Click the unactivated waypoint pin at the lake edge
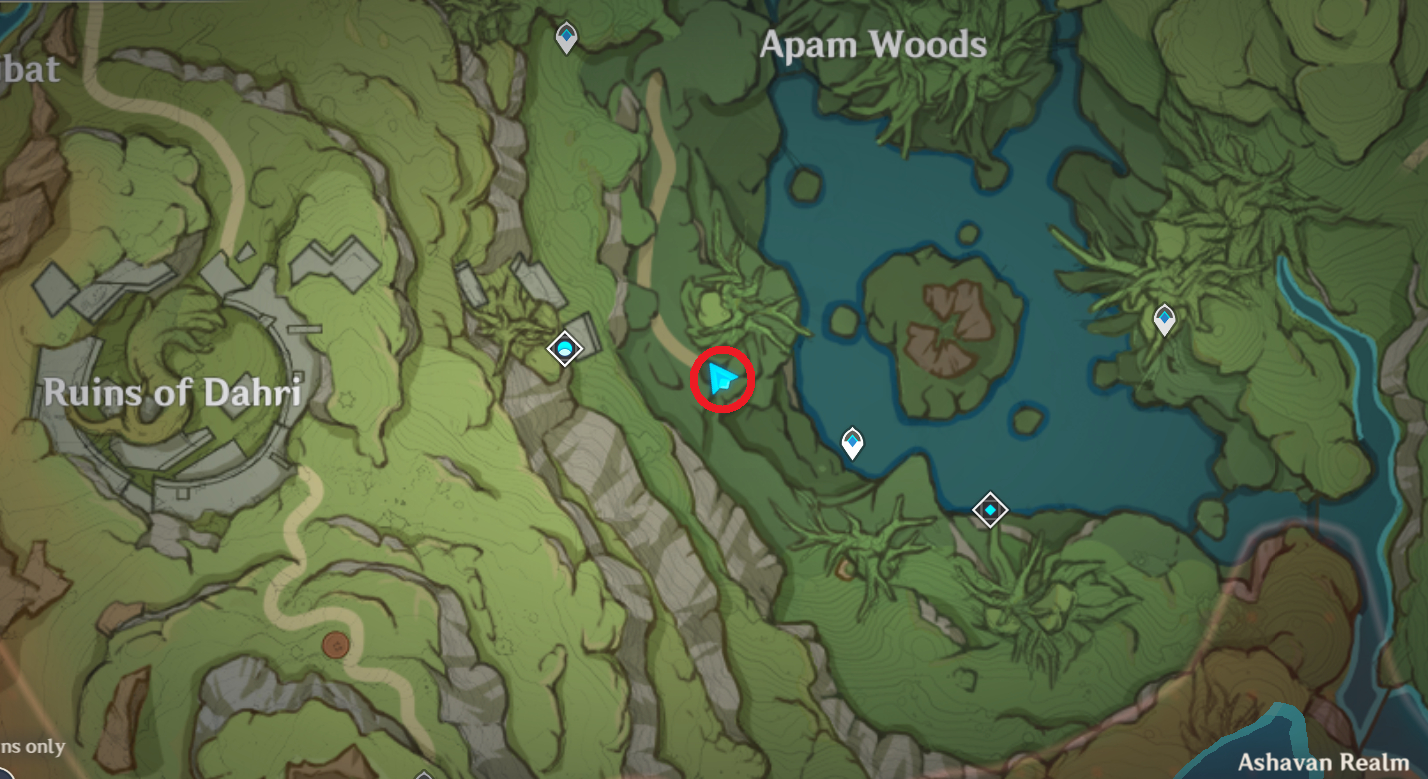Viewport: 1428px width, 779px height. 851,443
